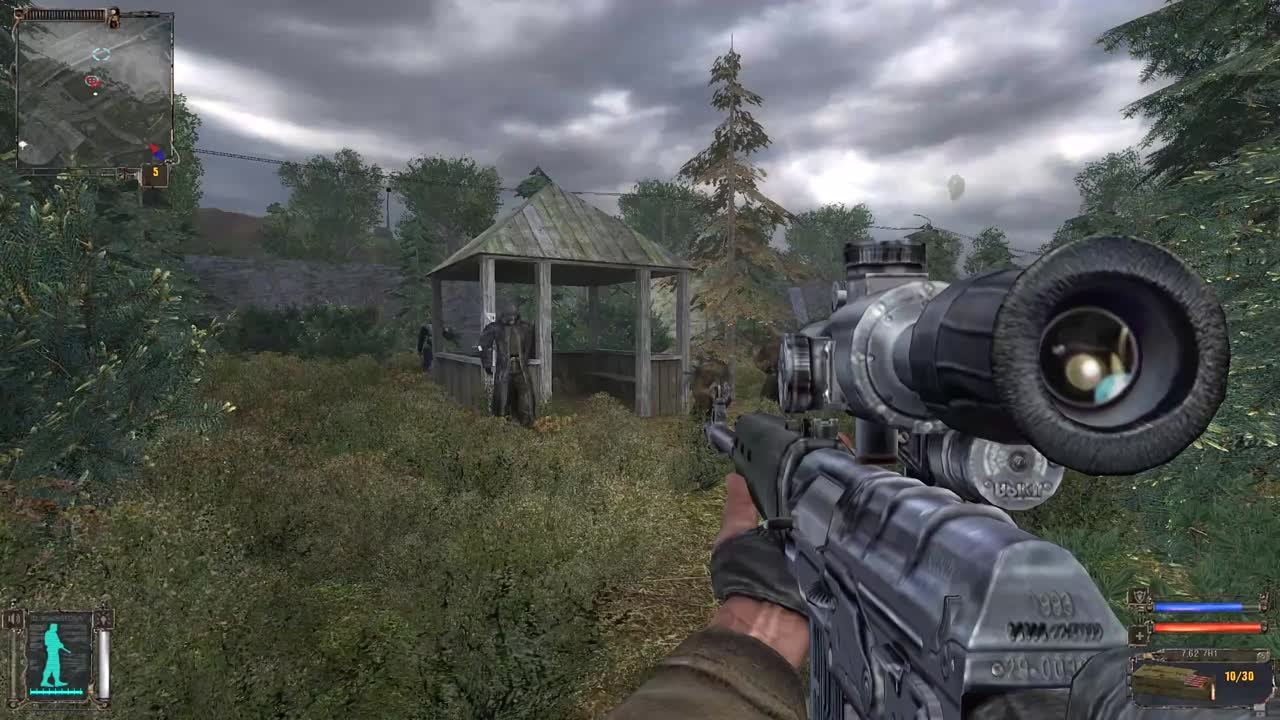Click the compass arrow on the minimap
The width and height of the screenshot is (1280, 720).
click(156, 150)
